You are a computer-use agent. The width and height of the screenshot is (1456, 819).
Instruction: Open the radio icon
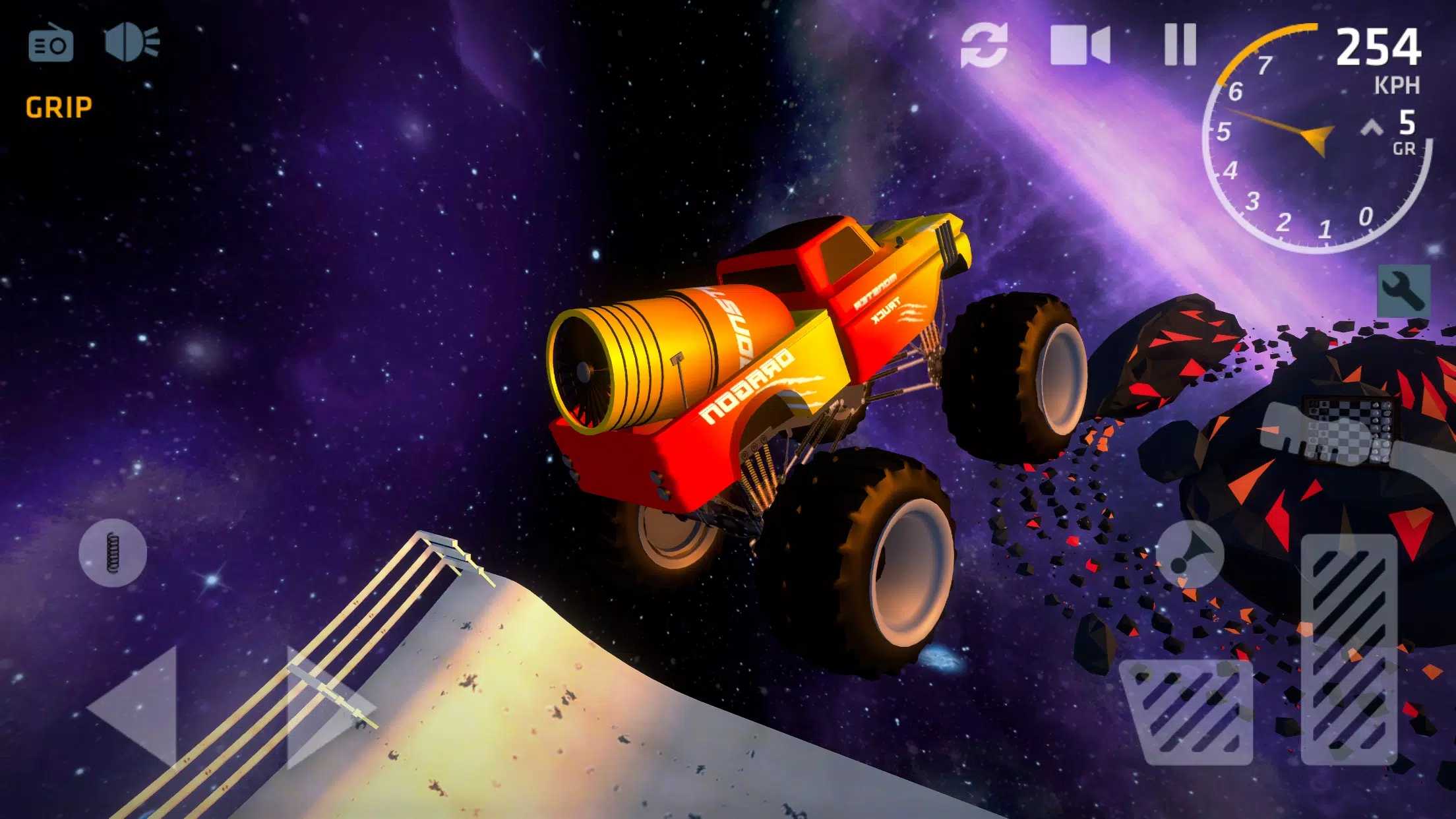tap(51, 44)
